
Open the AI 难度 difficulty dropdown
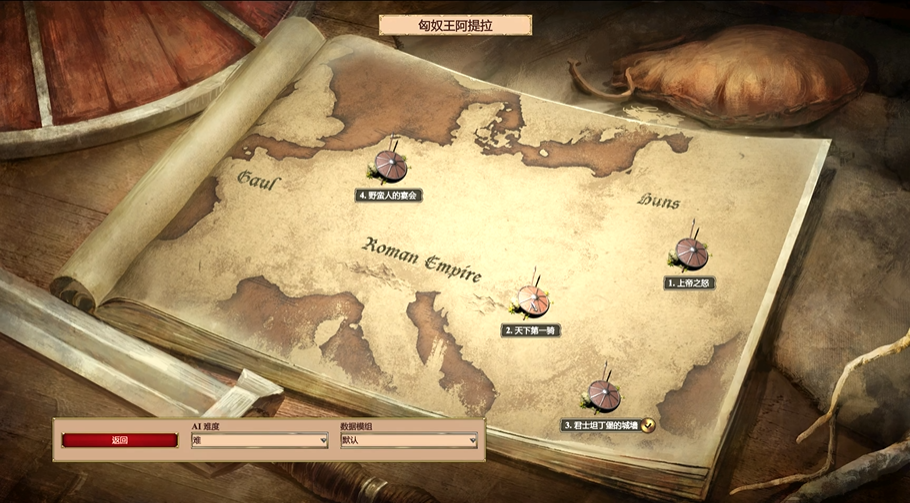pyautogui.click(x=260, y=440)
